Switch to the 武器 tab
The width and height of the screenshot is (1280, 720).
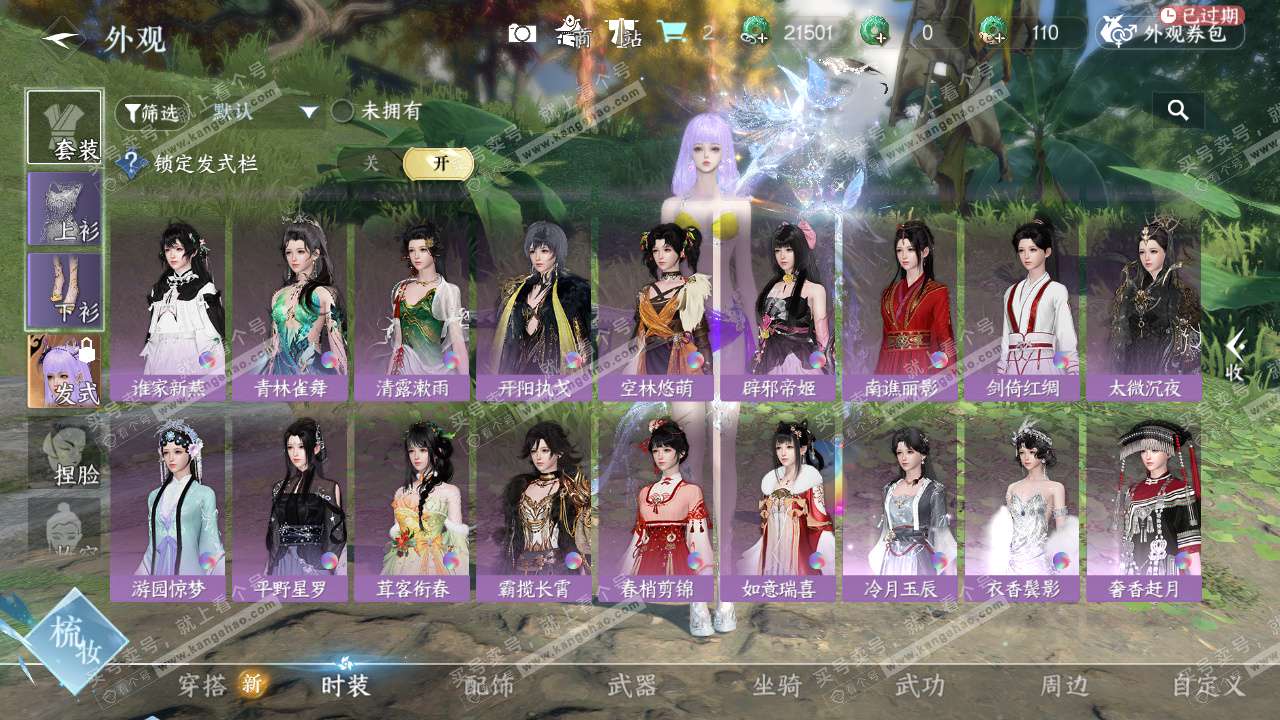click(x=632, y=686)
